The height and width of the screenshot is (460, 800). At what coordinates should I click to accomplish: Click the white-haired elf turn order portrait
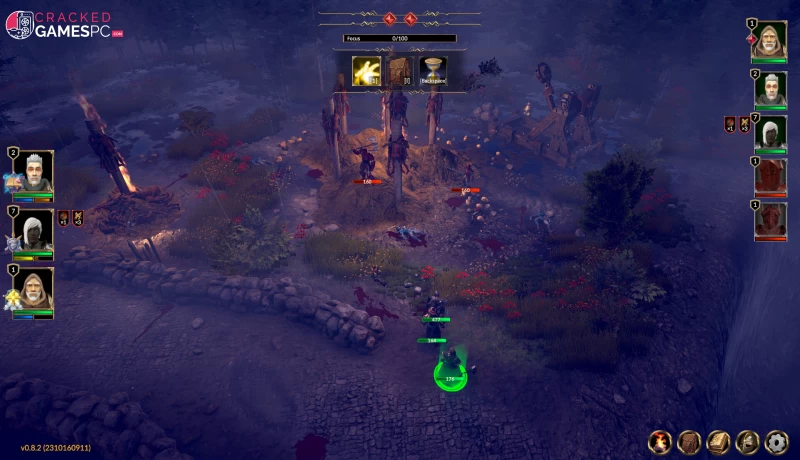coord(770,133)
